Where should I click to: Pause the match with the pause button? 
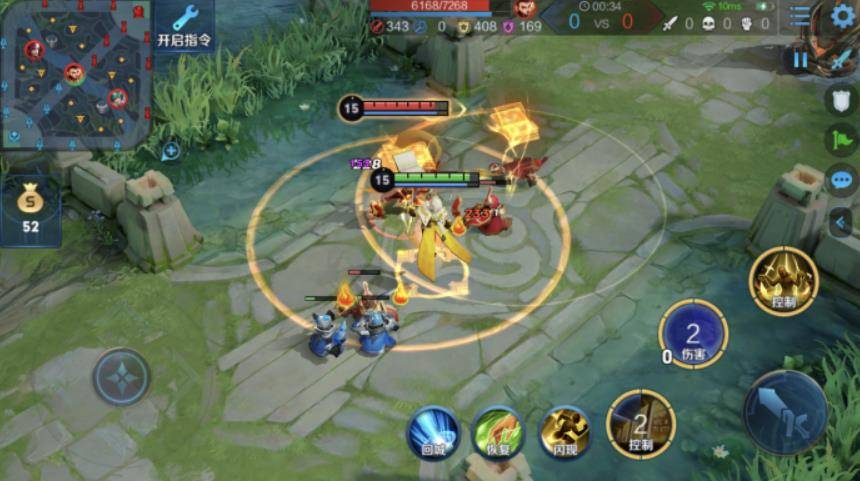[800, 59]
